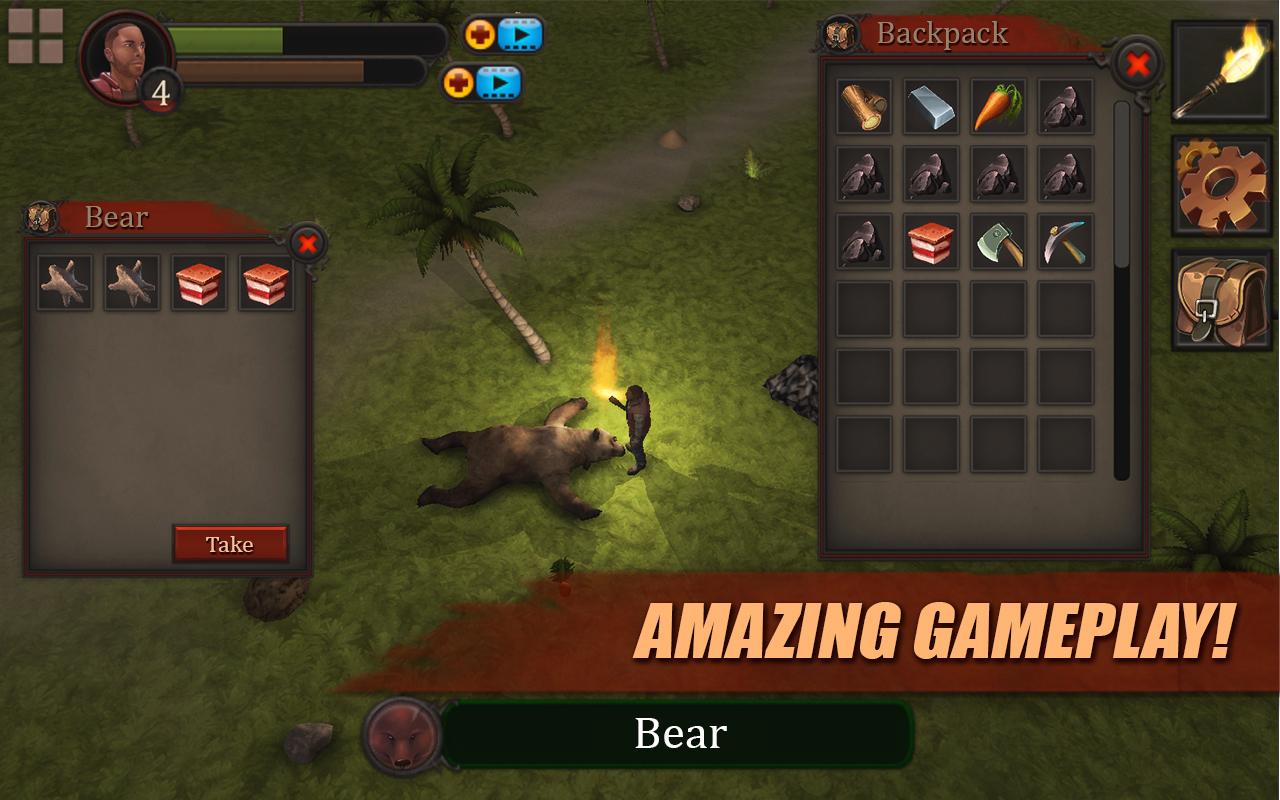Select the carrot in the Backpack
The height and width of the screenshot is (800, 1280).
coord(998,108)
